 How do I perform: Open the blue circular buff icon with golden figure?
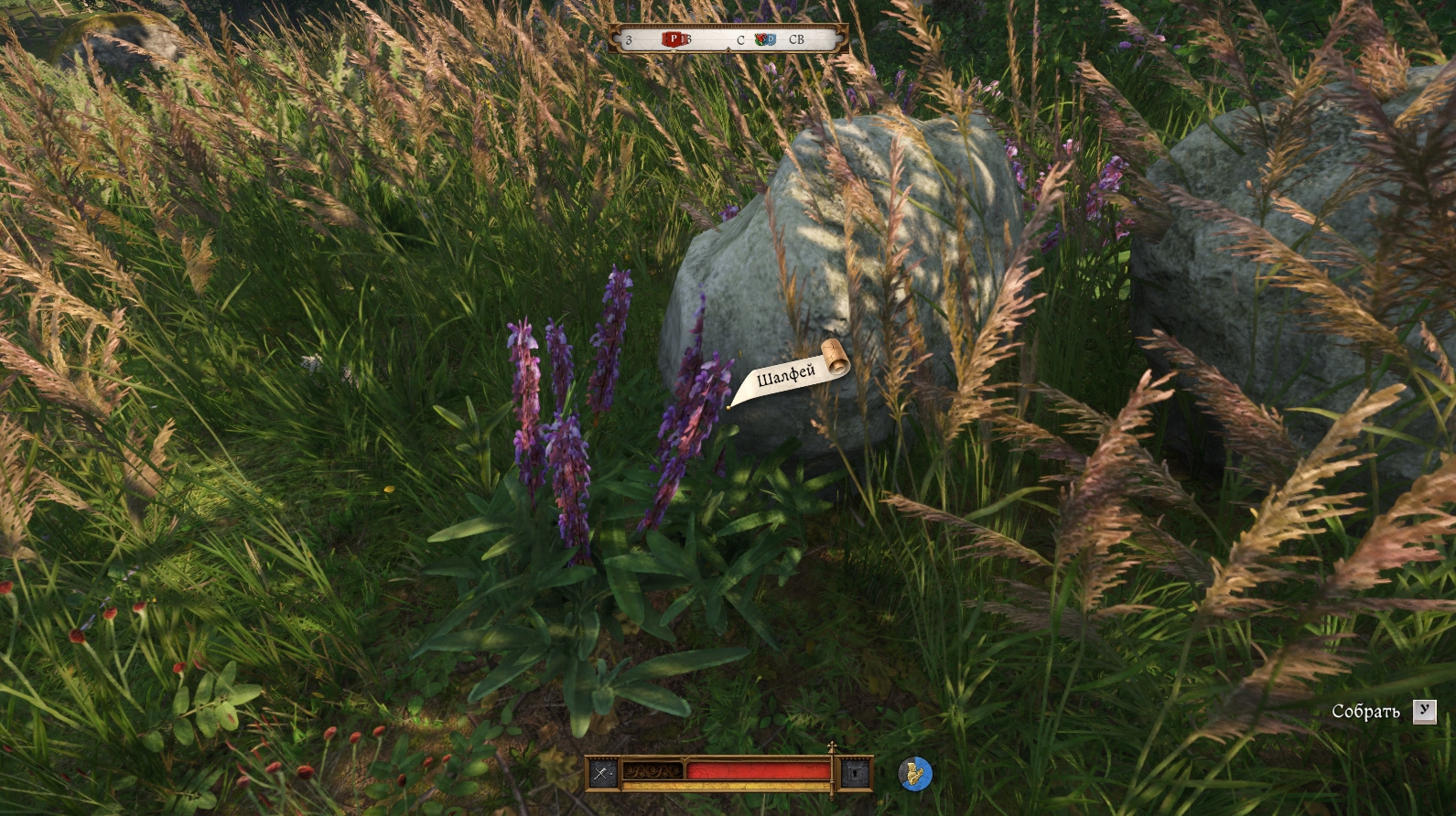pos(914,774)
